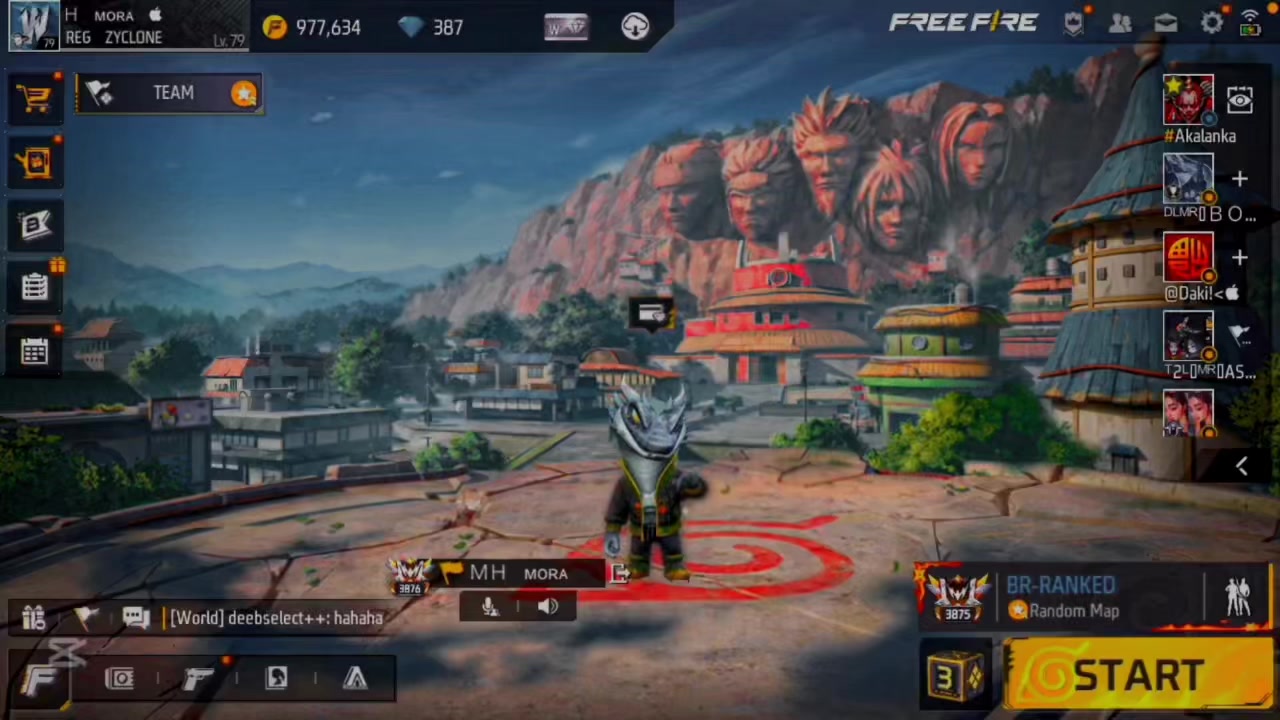The height and width of the screenshot is (720, 1280).
Task: Open the shopping cart store
Action: pos(35,97)
